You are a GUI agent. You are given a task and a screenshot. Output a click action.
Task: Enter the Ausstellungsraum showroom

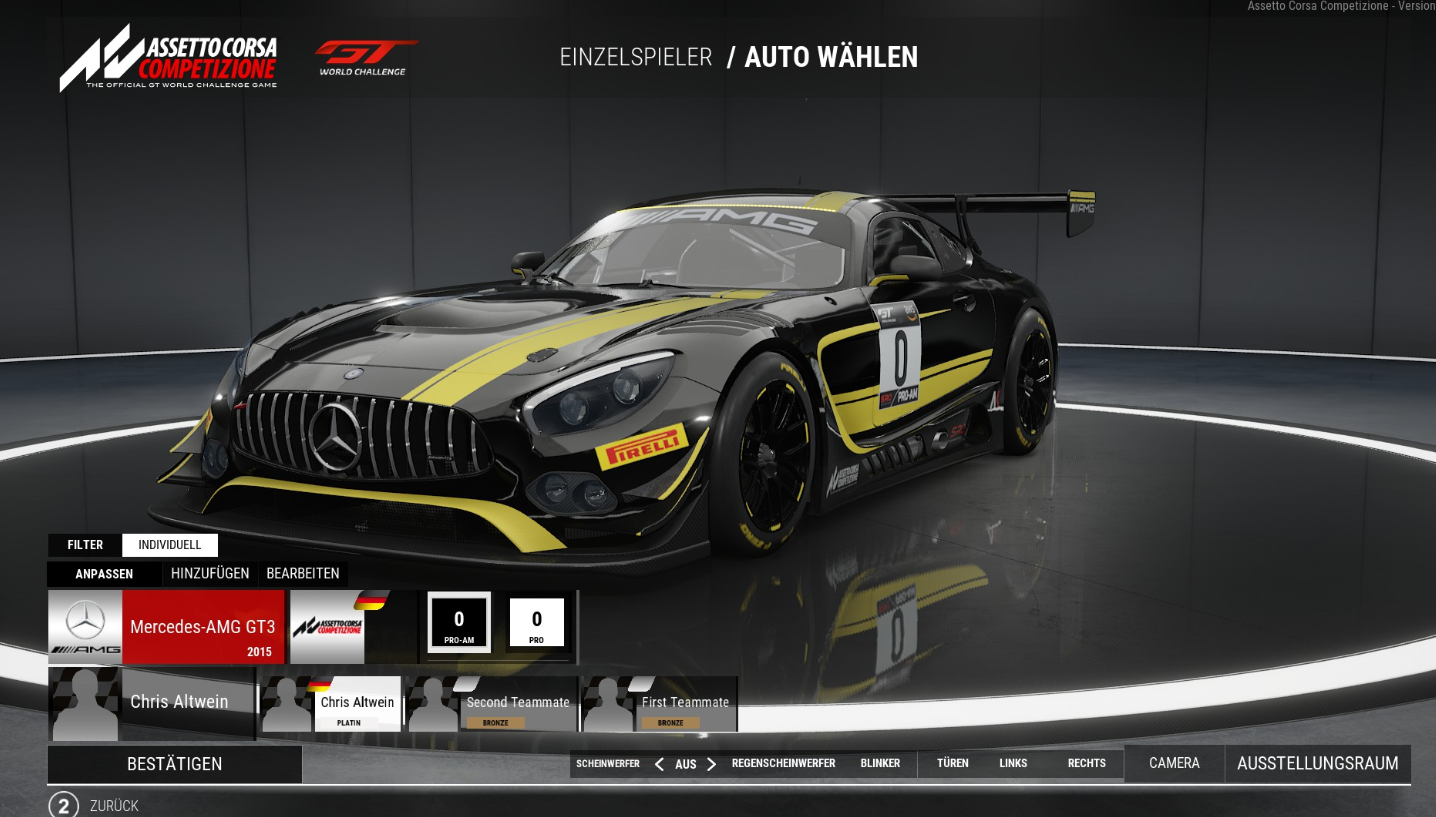(x=1317, y=764)
